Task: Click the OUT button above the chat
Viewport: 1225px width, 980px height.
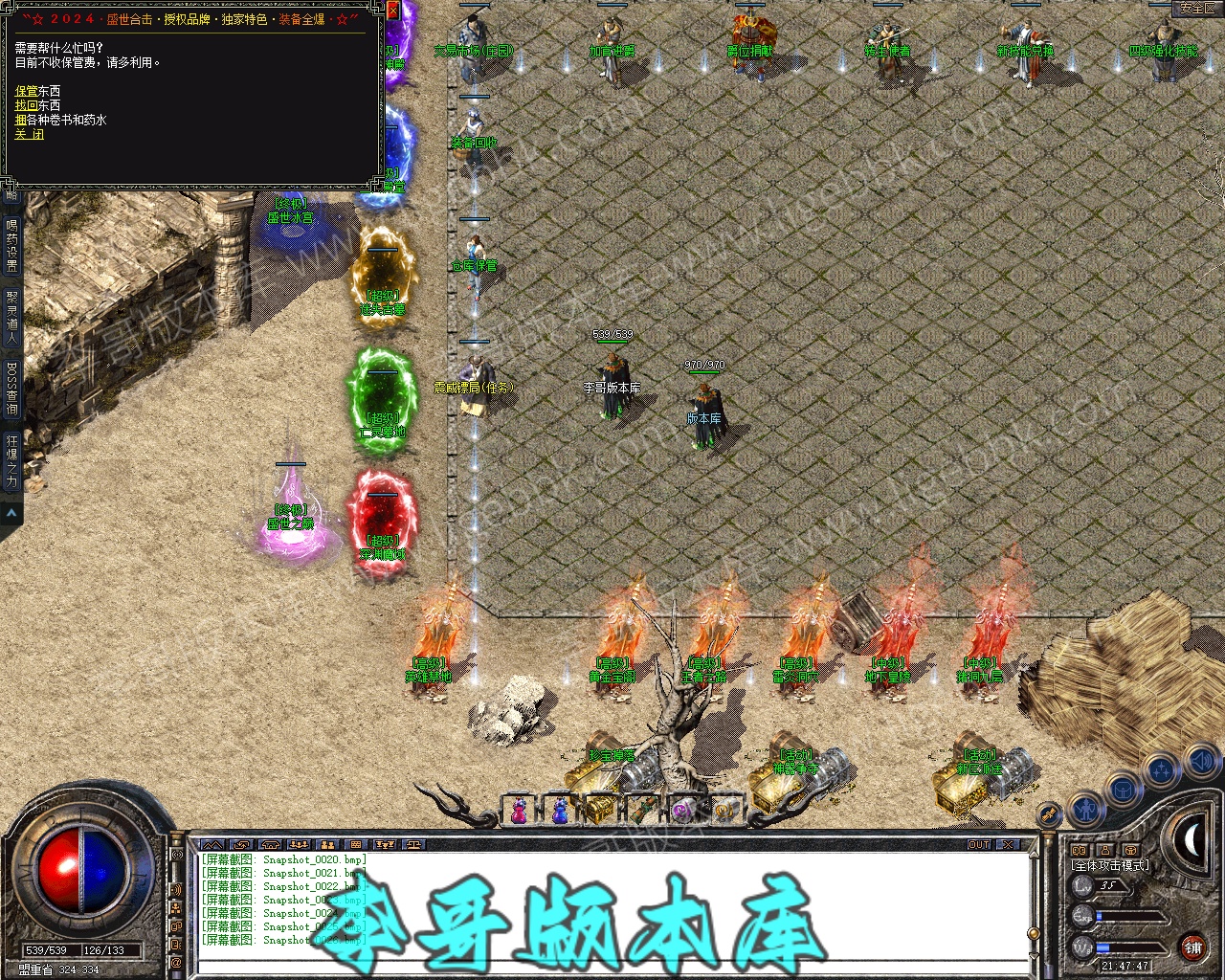Action: tap(979, 845)
